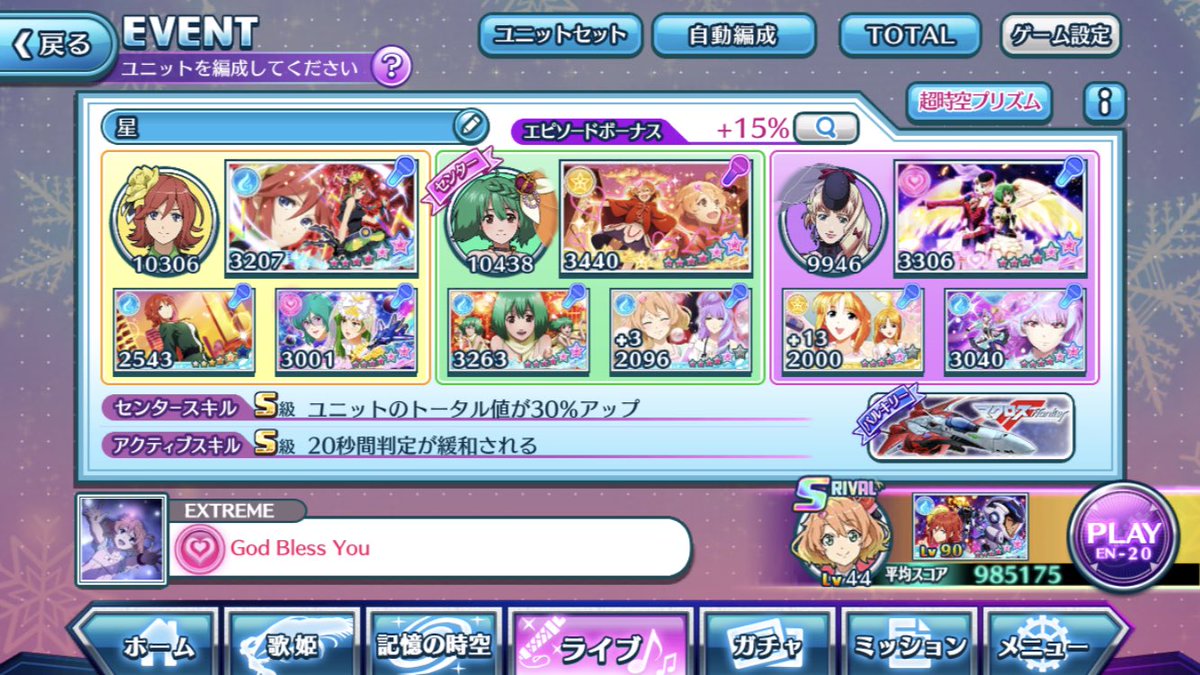The width and height of the screenshot is (1200, 675).
Task: Run 自動編成 auto formation
Action: coord(733,36)
